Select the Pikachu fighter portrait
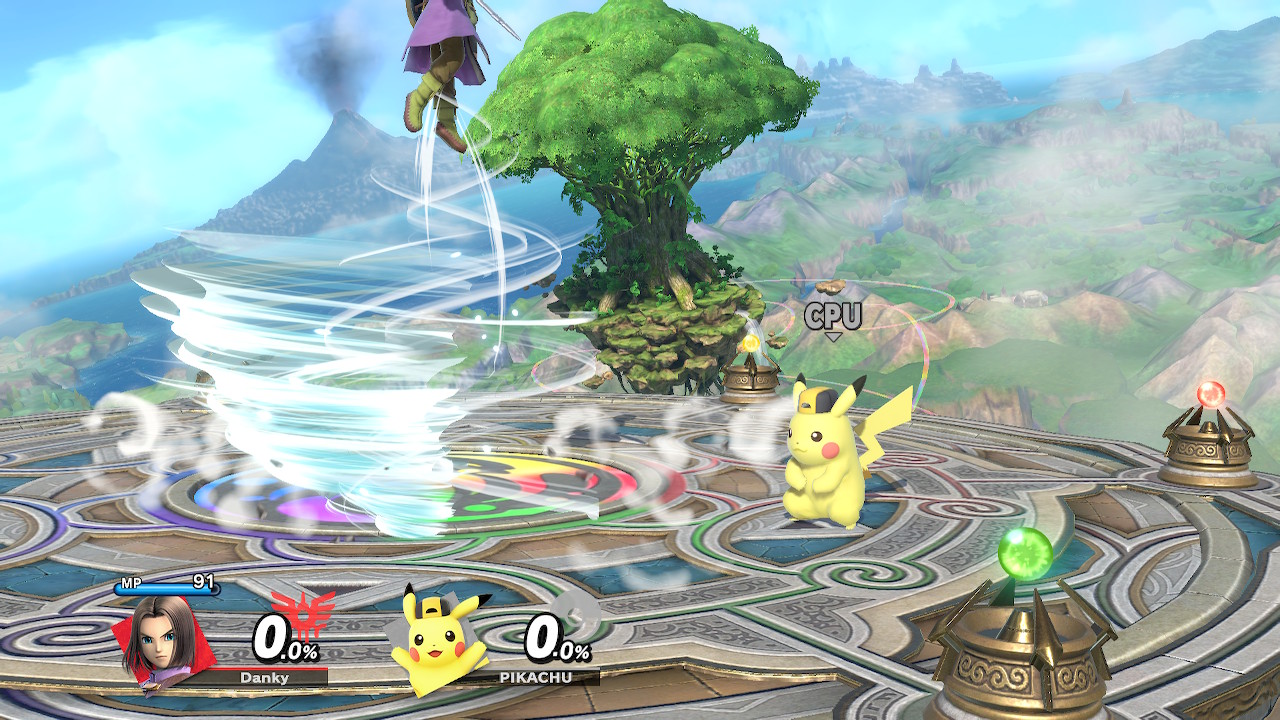This screenshot has height=720, width=1280. tap(439, 642)
